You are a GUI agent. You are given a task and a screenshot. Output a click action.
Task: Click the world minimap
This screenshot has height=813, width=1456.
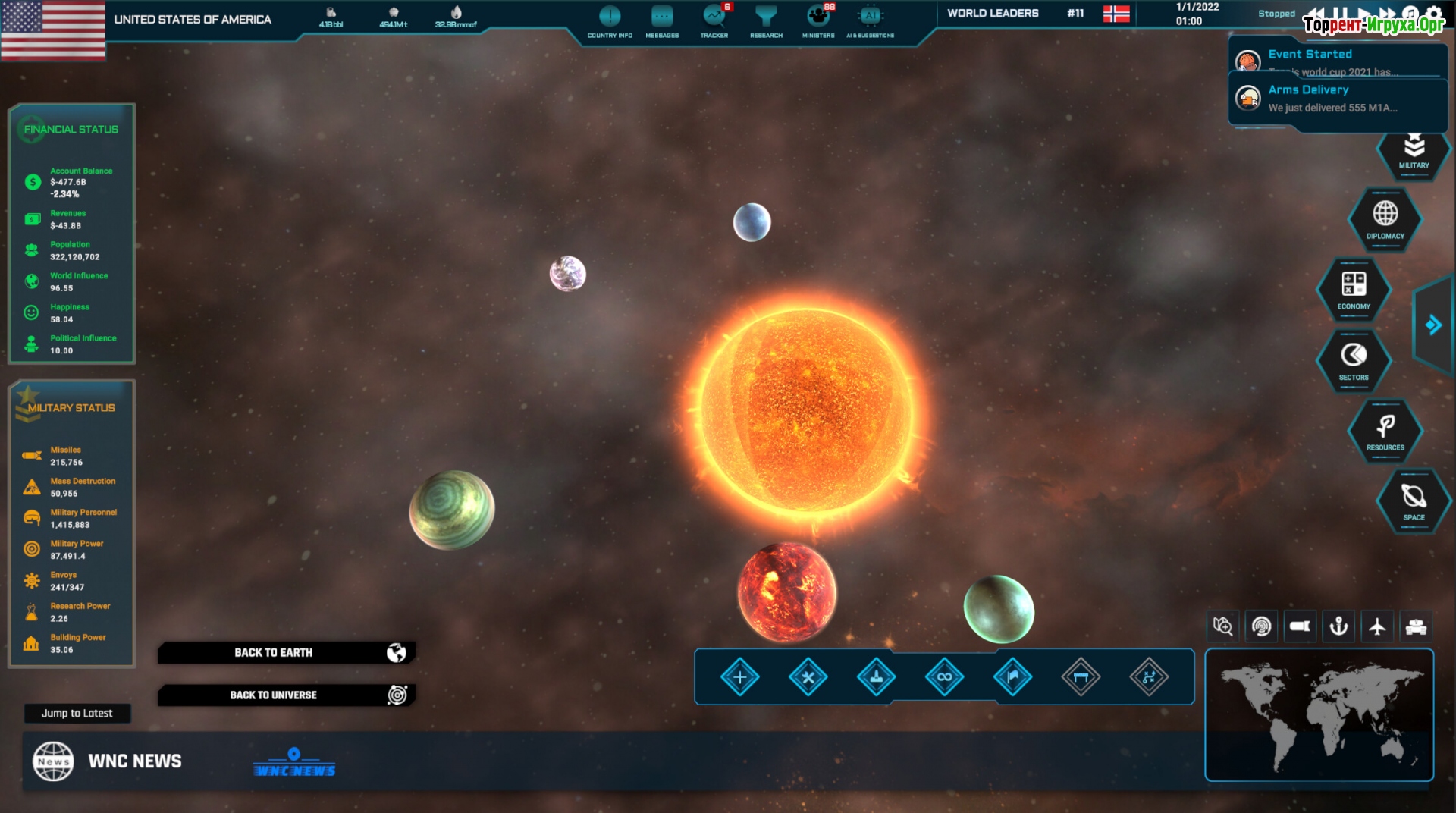[1319, 714]
